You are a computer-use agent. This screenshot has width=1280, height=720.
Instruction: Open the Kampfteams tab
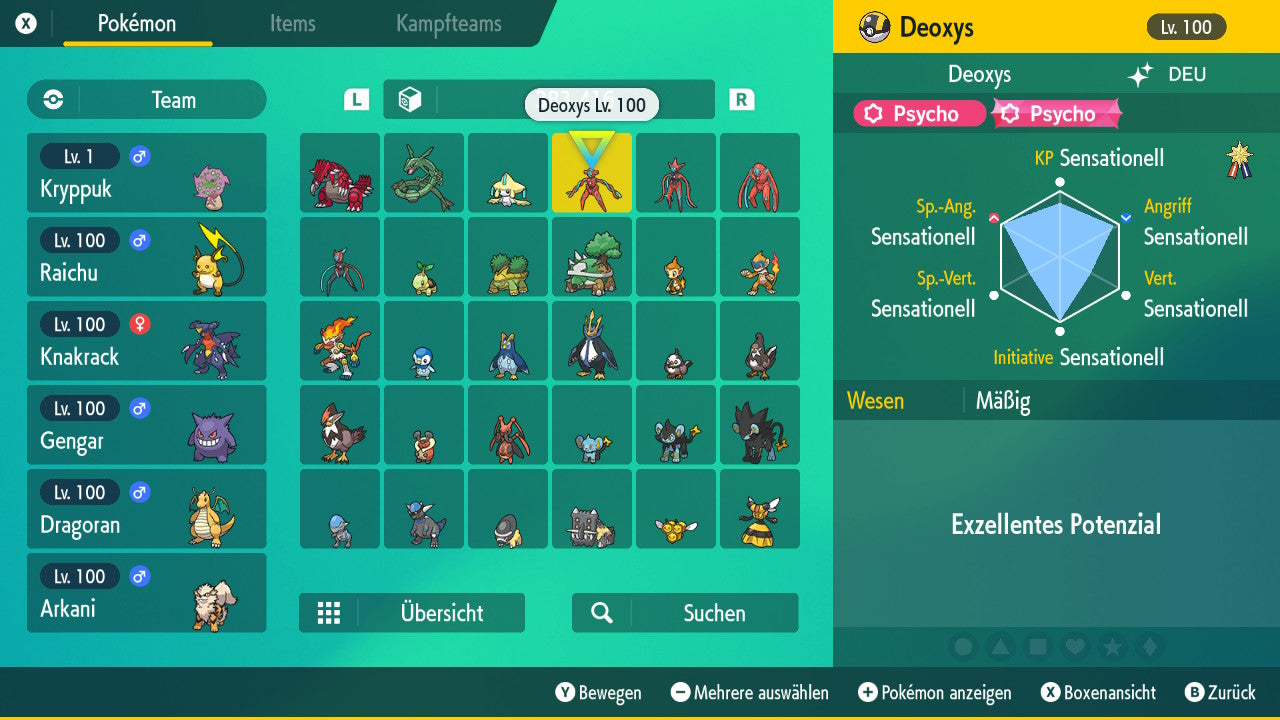tap(448, 25)
